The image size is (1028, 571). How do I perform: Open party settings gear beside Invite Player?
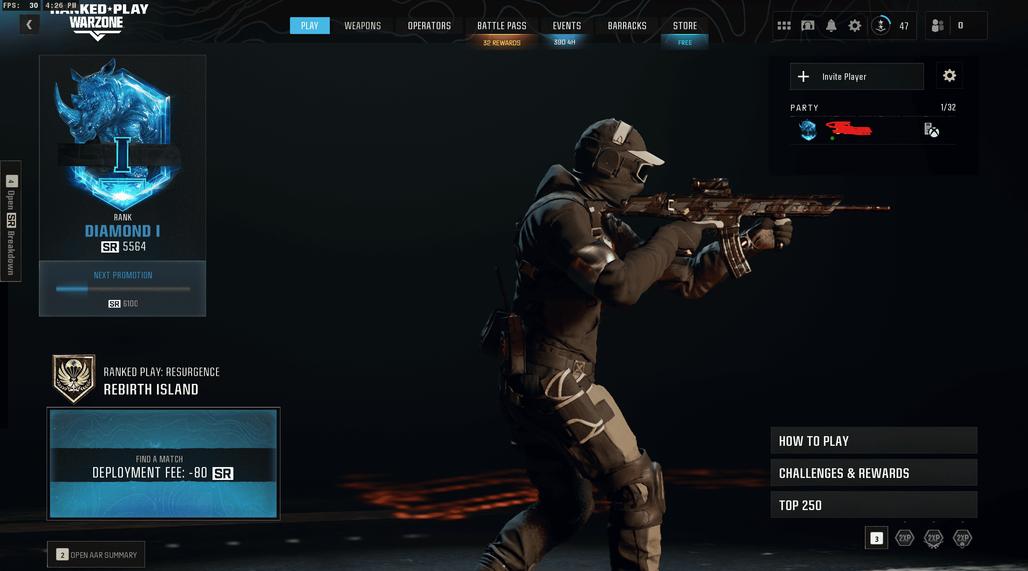[x=949, y=76]
